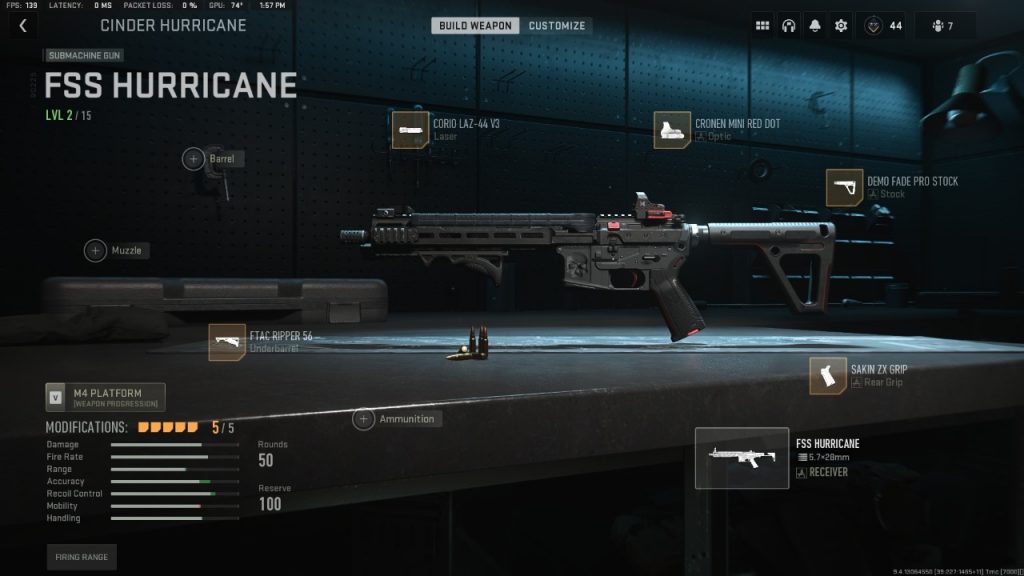Screen dimensions: 1024x576
Task: Open settings with the gear icon
Action: coord(841,26)
